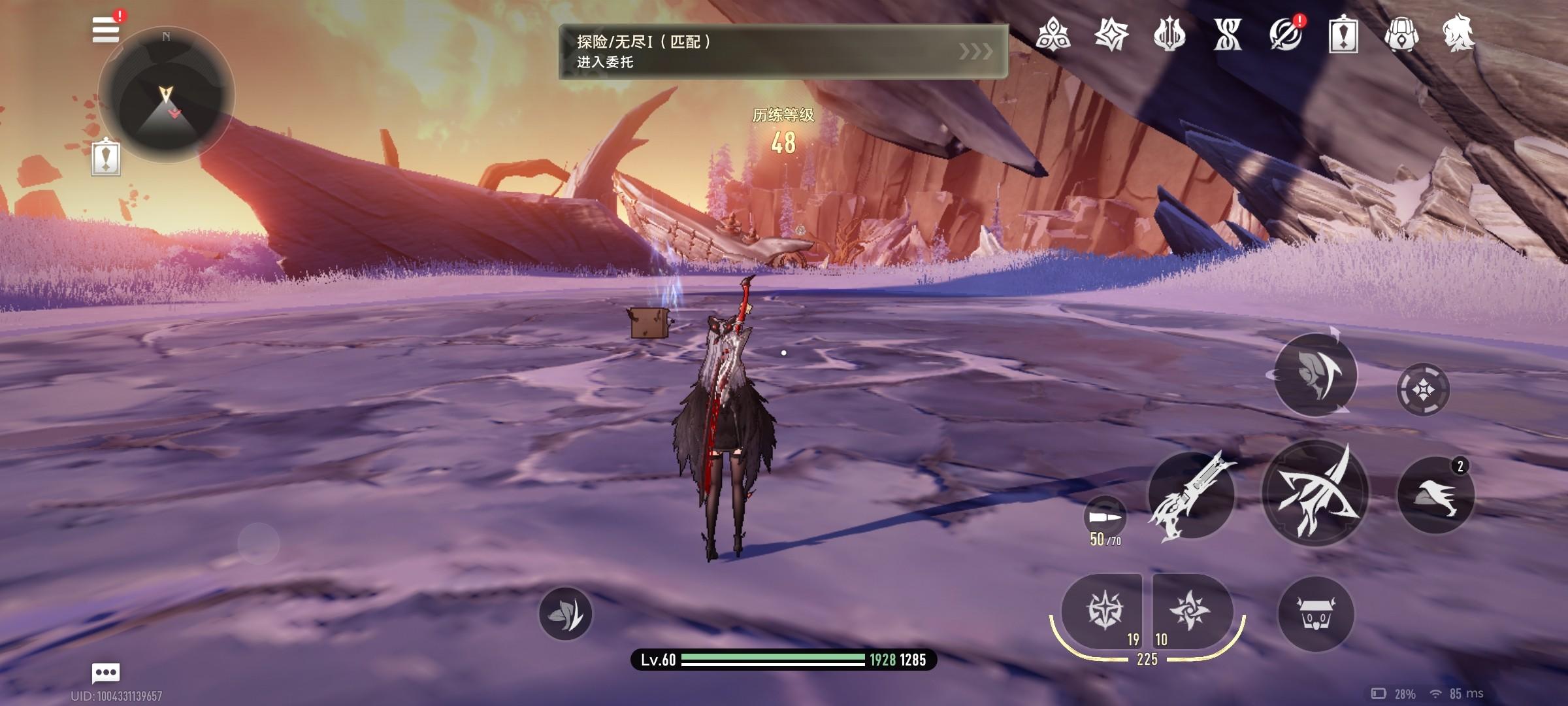Viewport: 1568px width, 706px height.
Task: Open the three-petal emblem menu icon
Action: pyautogui.click(x=1053, y=34)
